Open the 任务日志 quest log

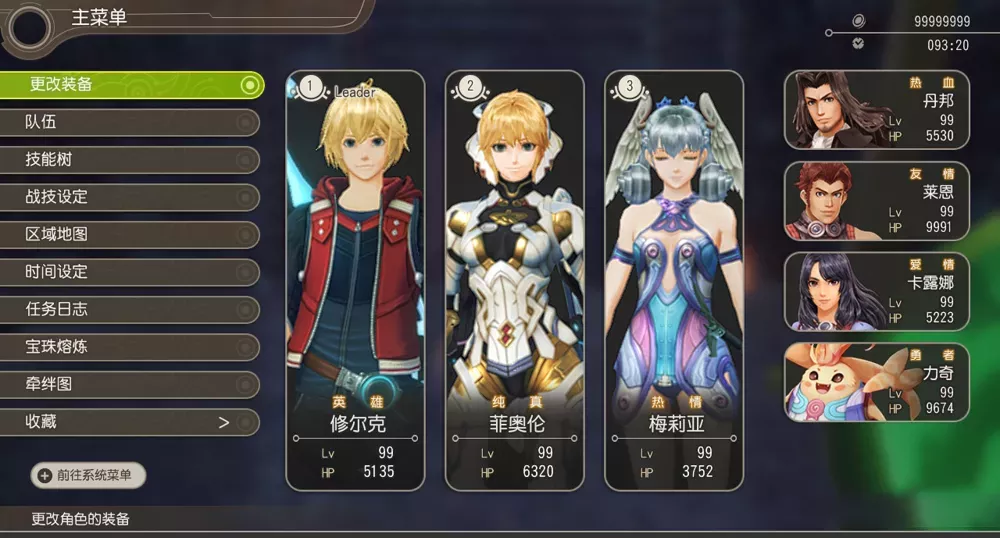(130, 310)
